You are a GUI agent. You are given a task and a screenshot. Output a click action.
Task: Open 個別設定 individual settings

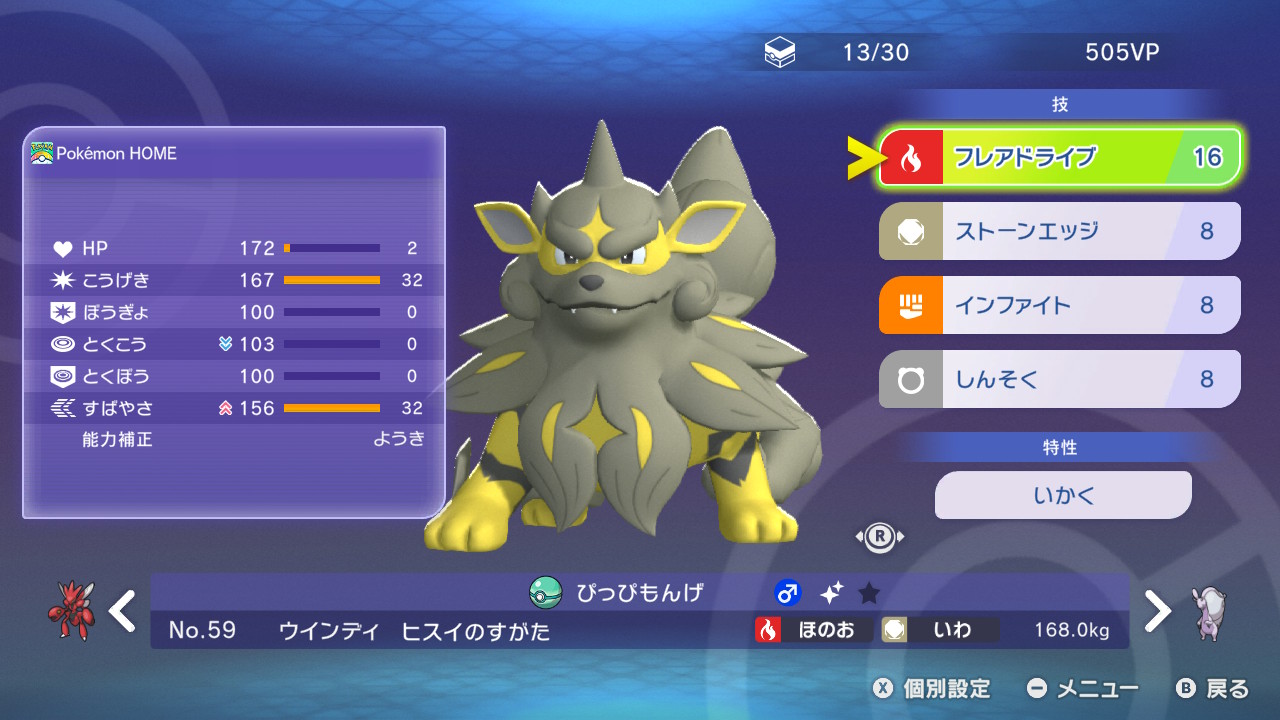point(932,689)
